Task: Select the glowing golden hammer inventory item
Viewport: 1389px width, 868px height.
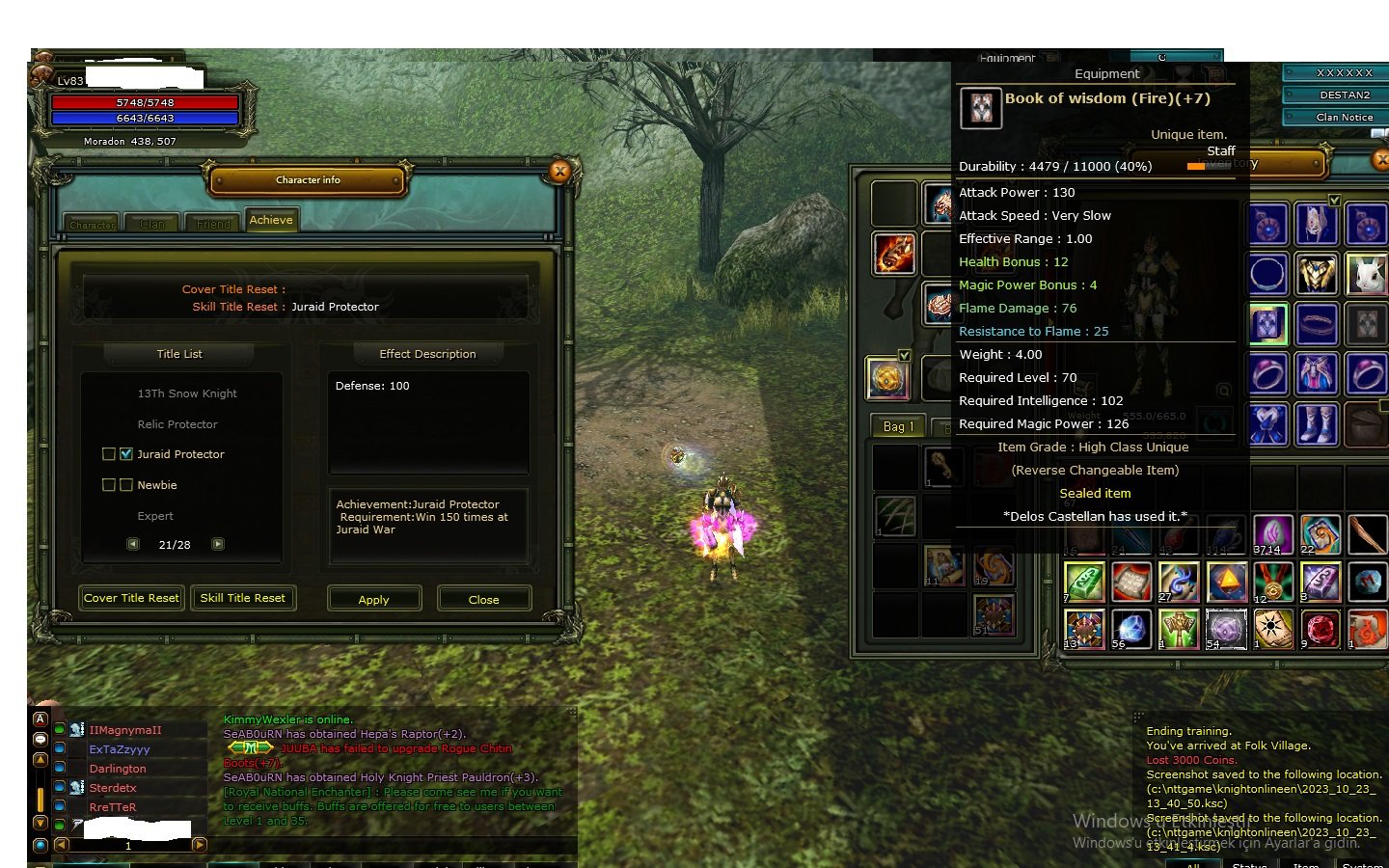Action: coord(1178,627)
